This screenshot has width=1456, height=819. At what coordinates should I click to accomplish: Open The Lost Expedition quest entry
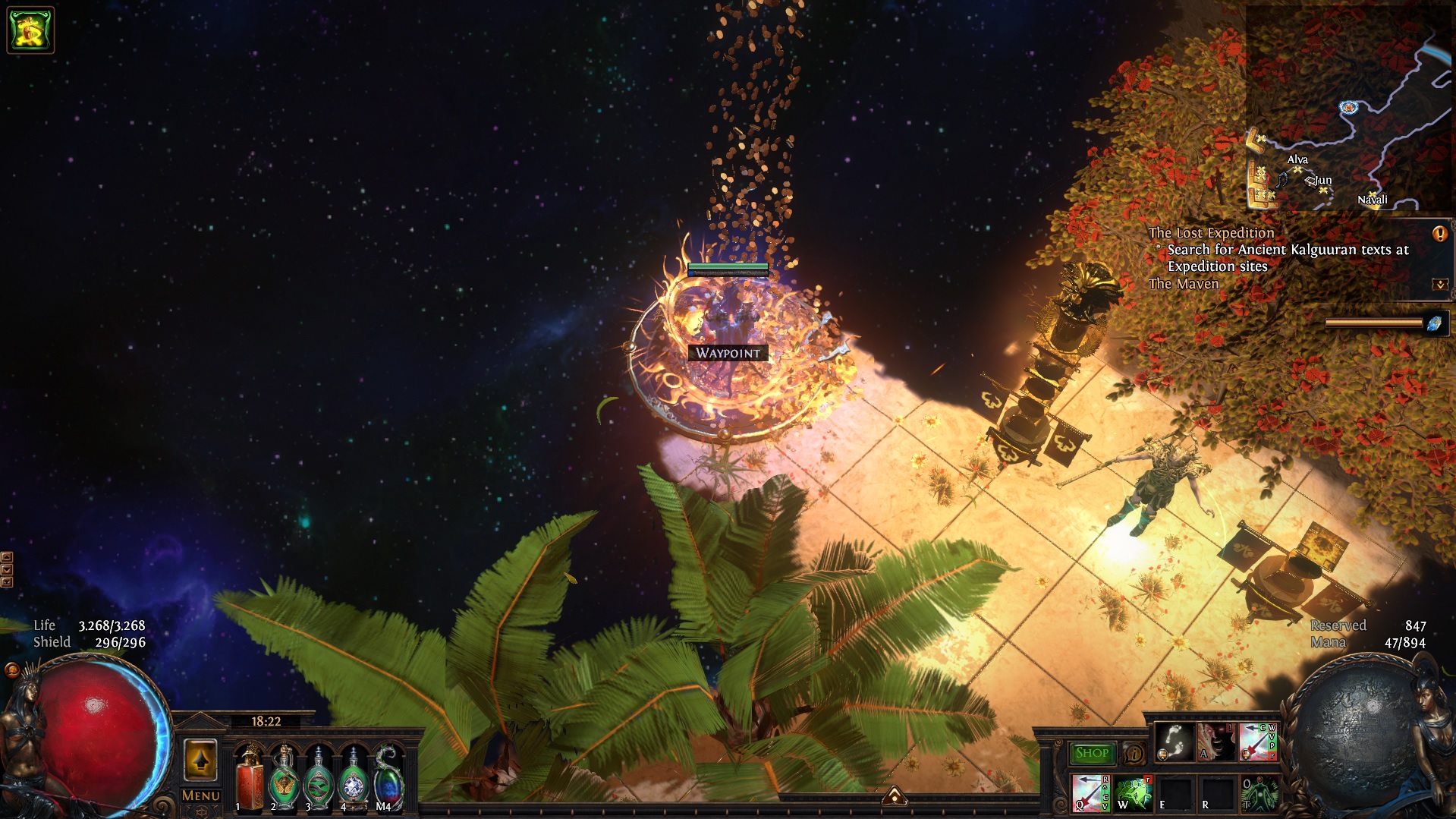point(1211,233)
